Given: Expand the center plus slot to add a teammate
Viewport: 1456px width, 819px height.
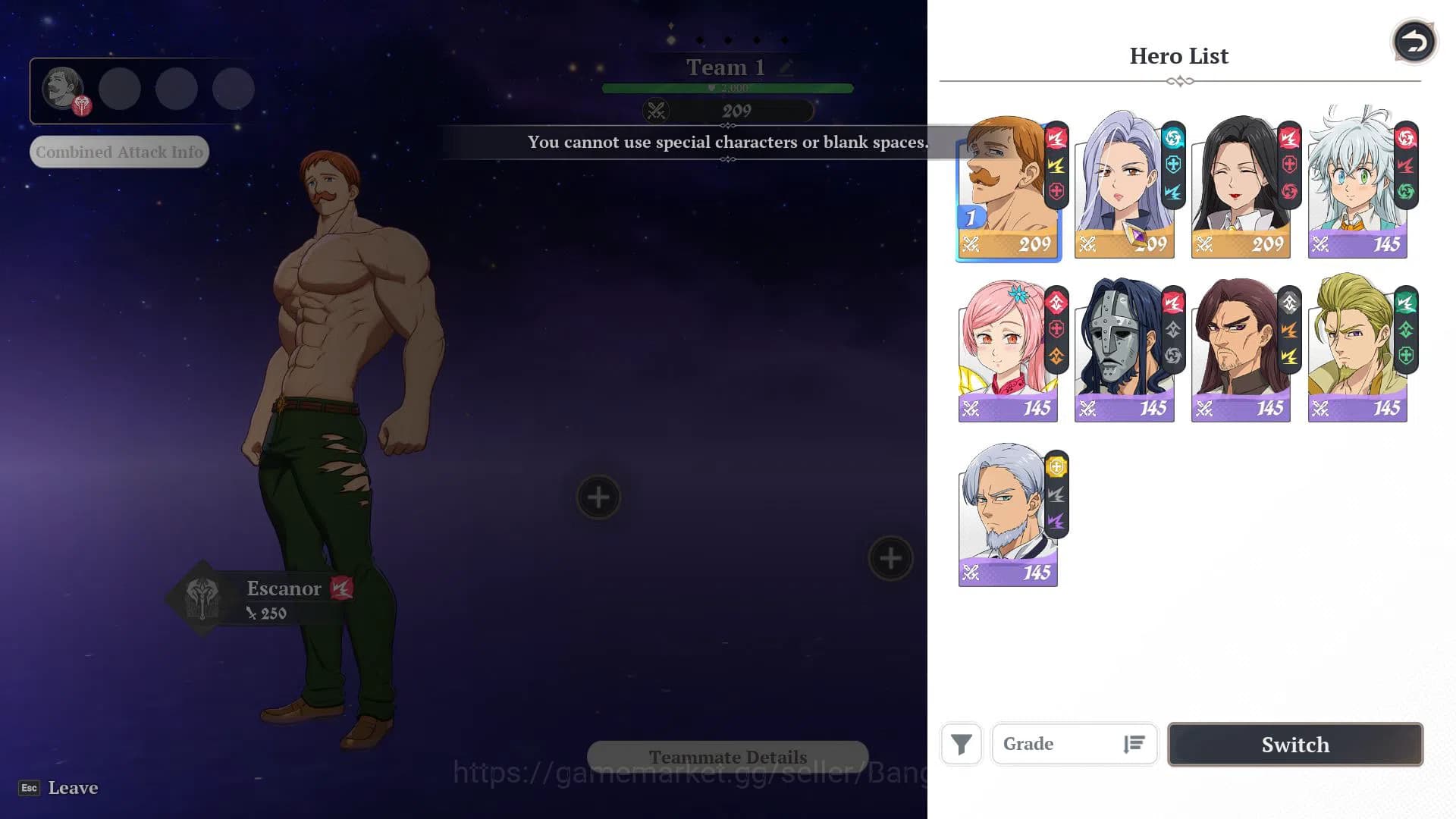Looking at the screenshot, I should click(x=598, y=497).
